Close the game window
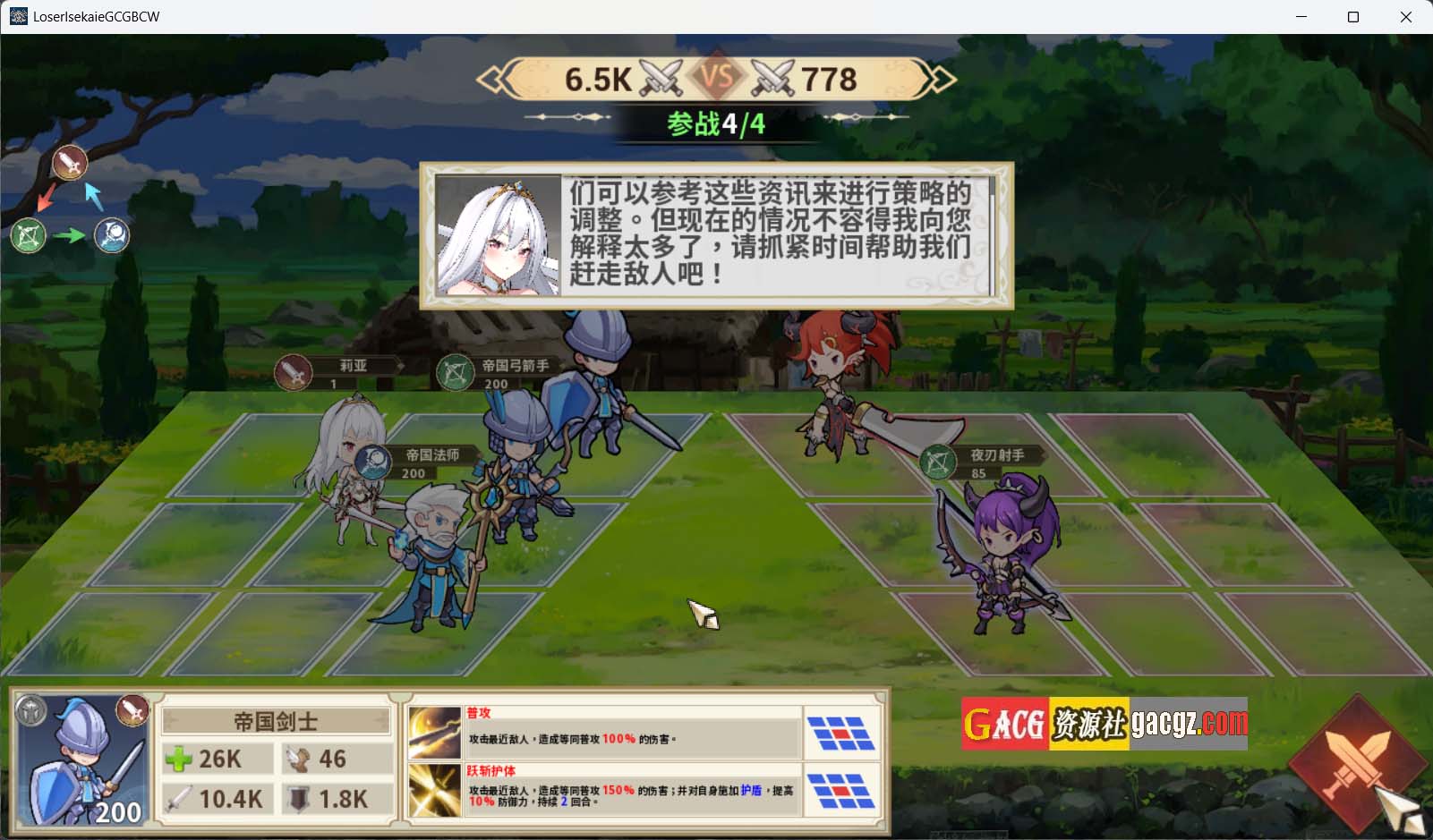1433x840 pixels. pyautogui.click(x=1405, y=17)
